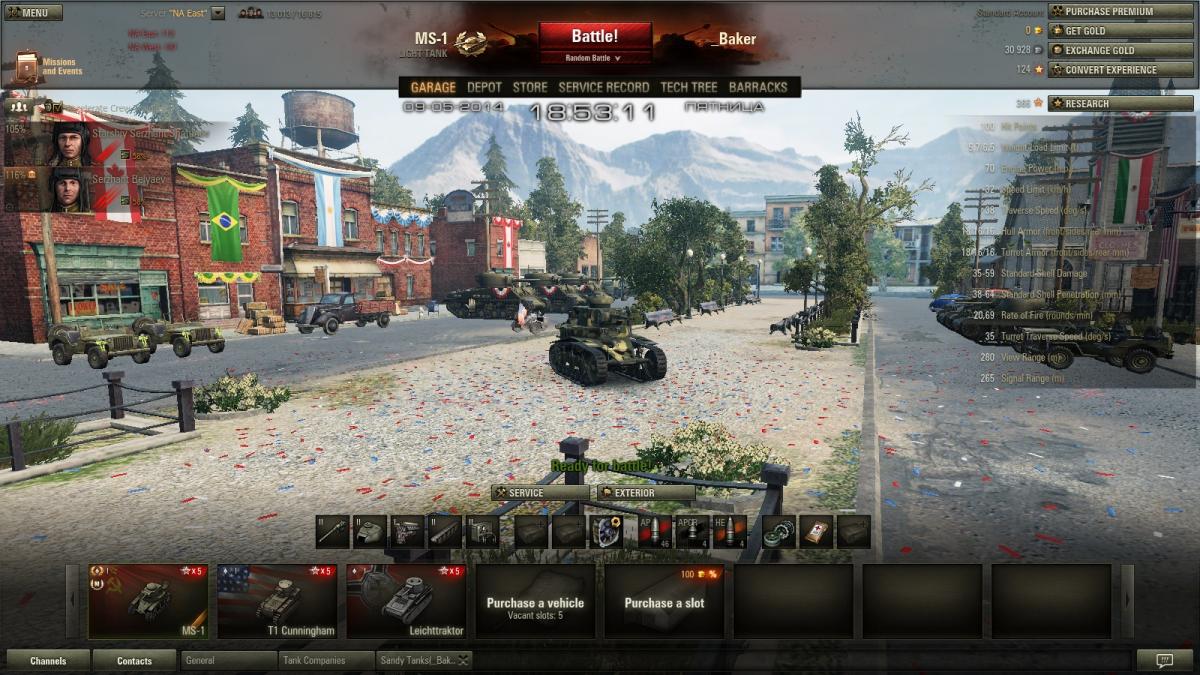Choose the Get Gold button

(x=1120, y=31)
